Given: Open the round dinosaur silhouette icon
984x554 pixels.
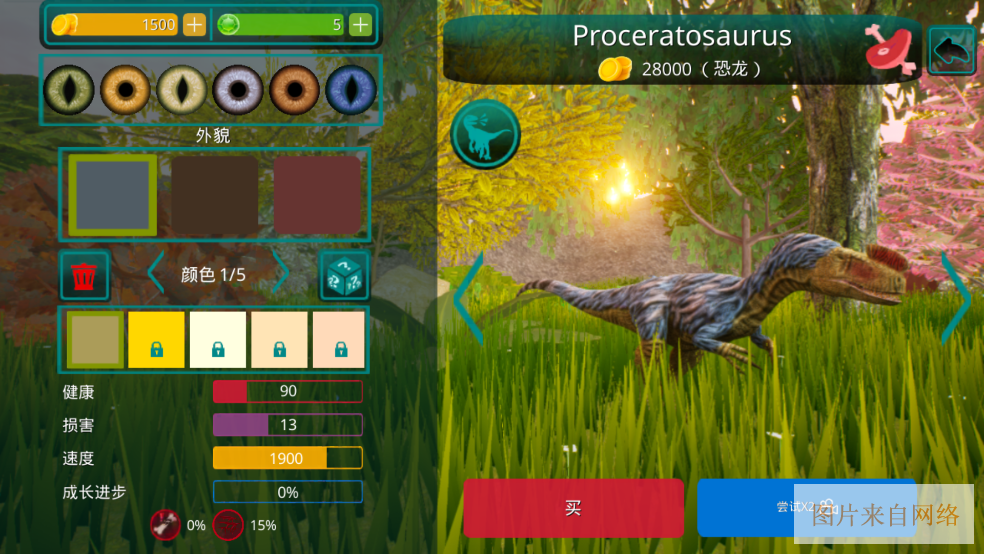Looking at the screenshot, I should [485, 133].
